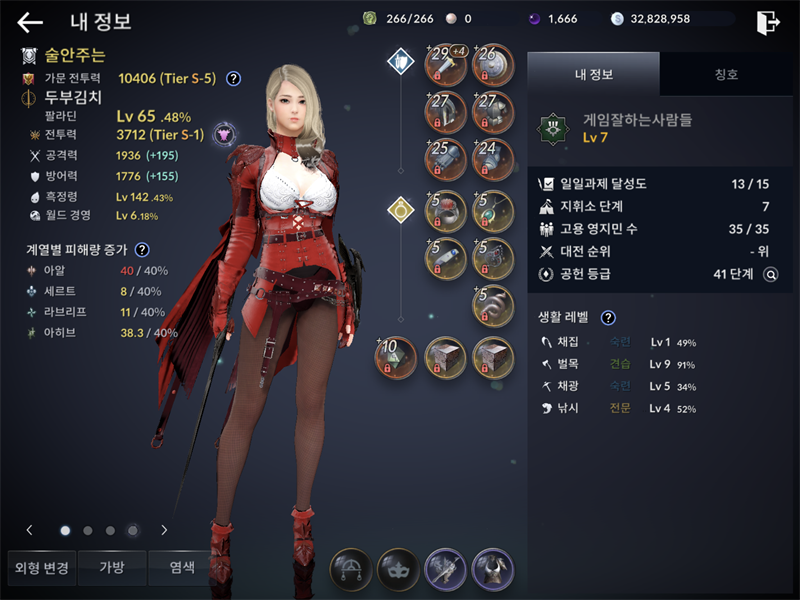Open the guild emblem for 게임잘하는사람들
The image size is (800, 600).
[x=552, y=127]
